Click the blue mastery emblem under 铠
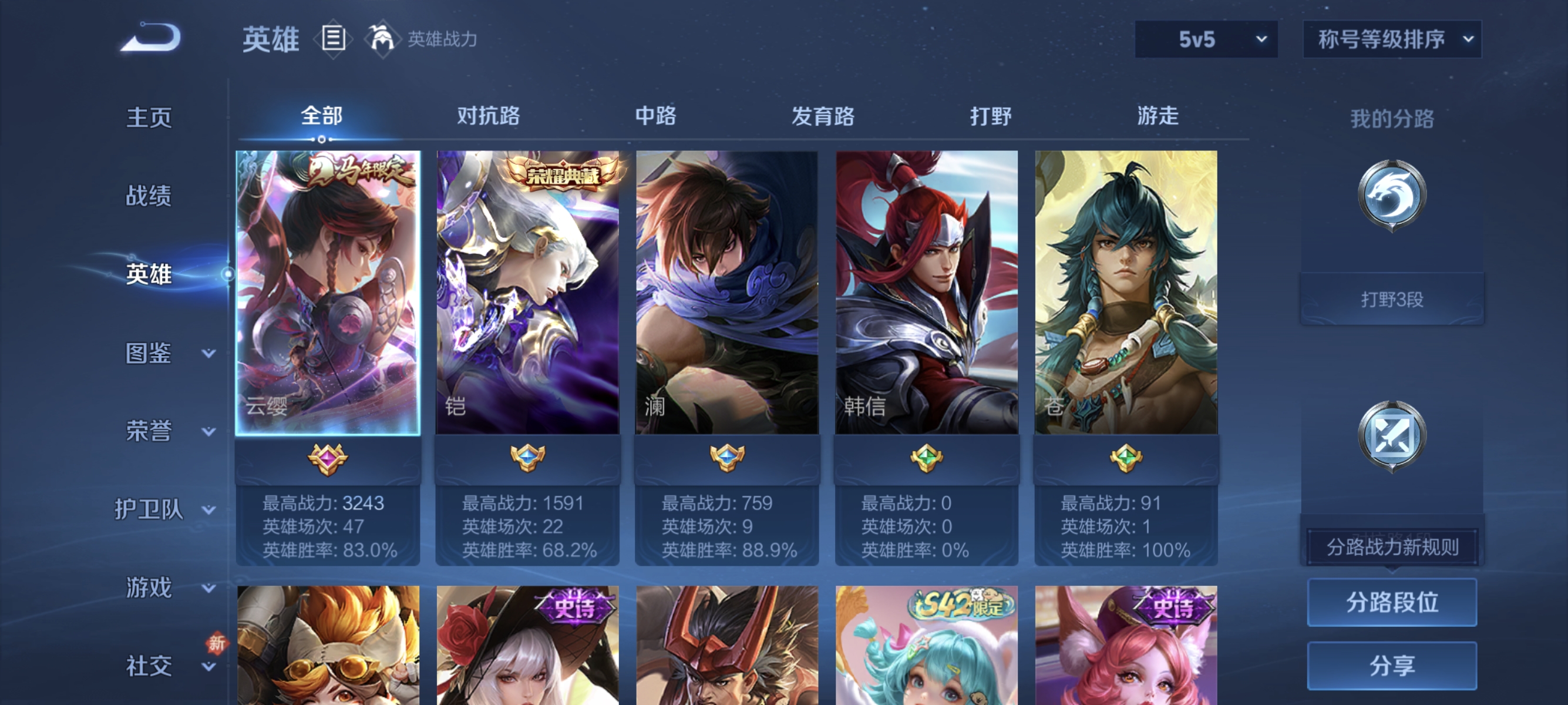This screenshot has height=705, width=1568. 529,461
